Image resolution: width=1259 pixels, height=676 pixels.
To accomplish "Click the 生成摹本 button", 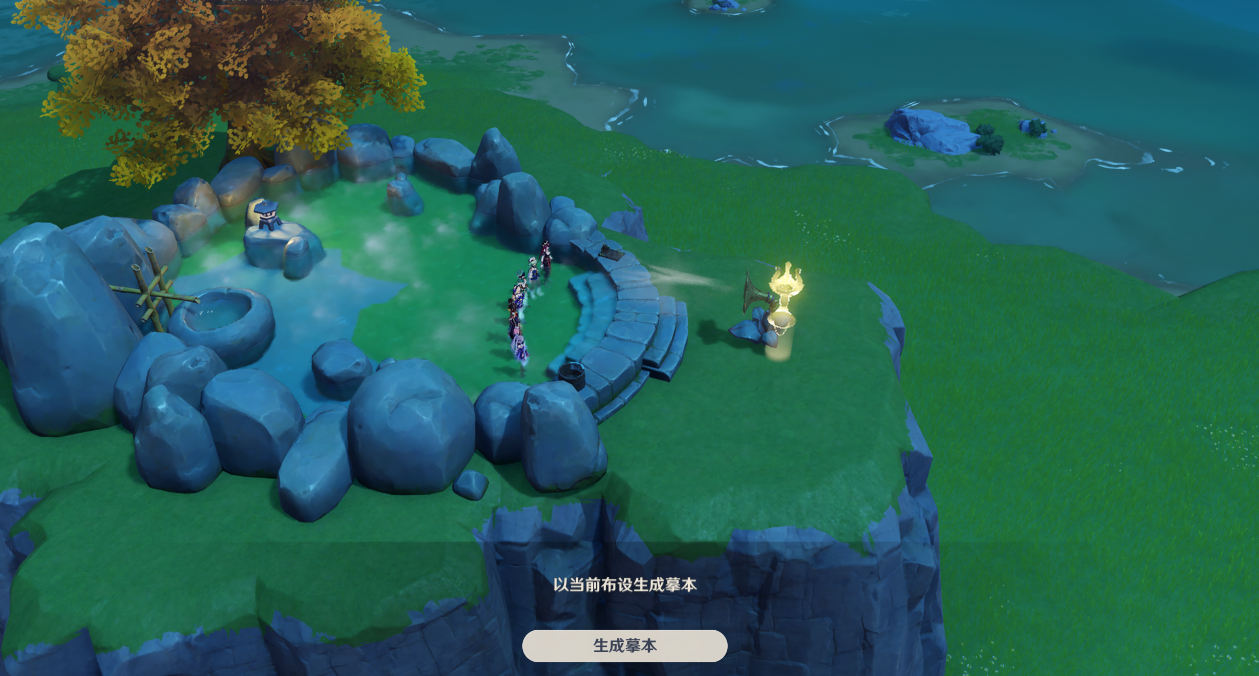I will [x=625, y=646].
